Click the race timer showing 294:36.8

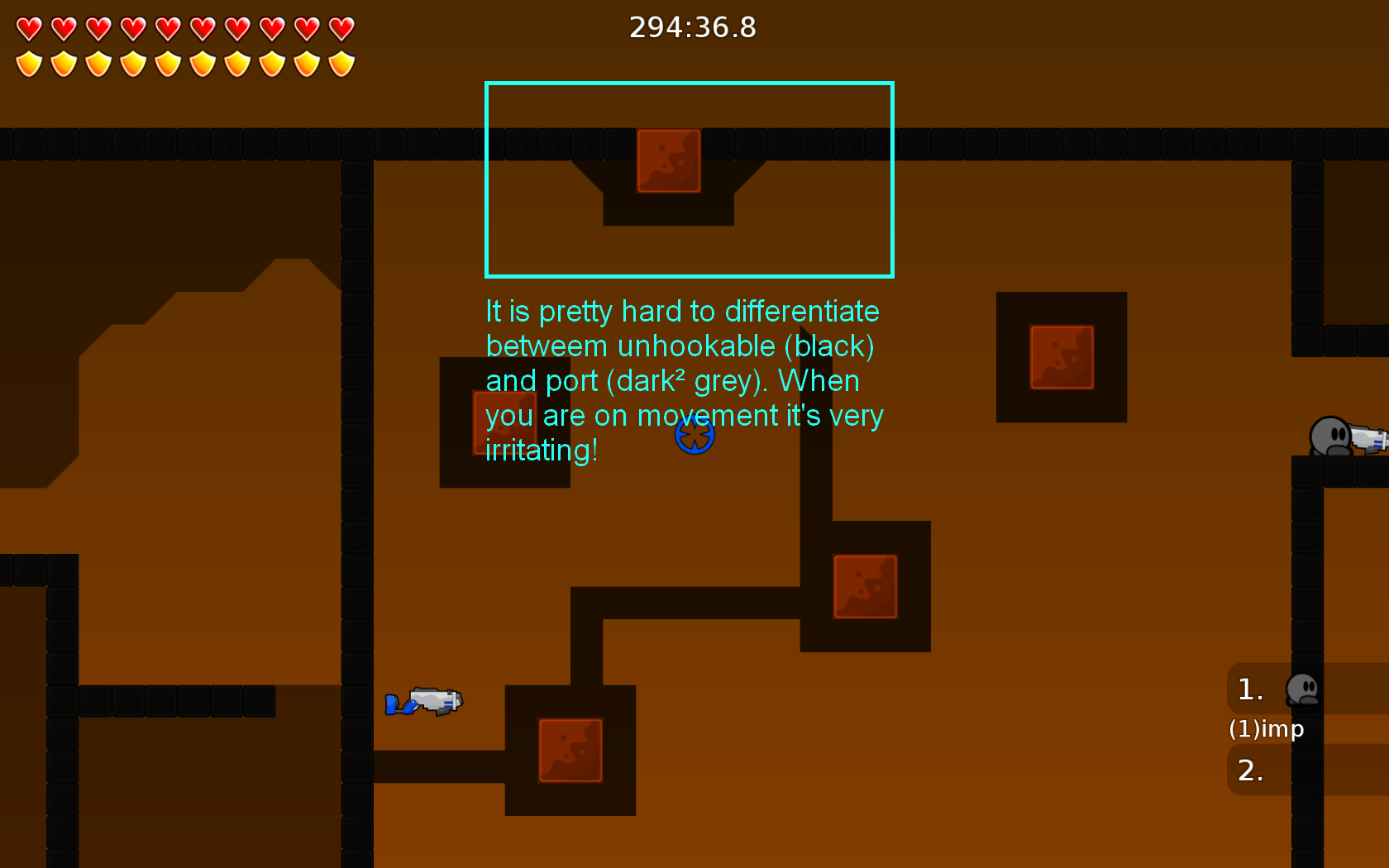[693, 27]
